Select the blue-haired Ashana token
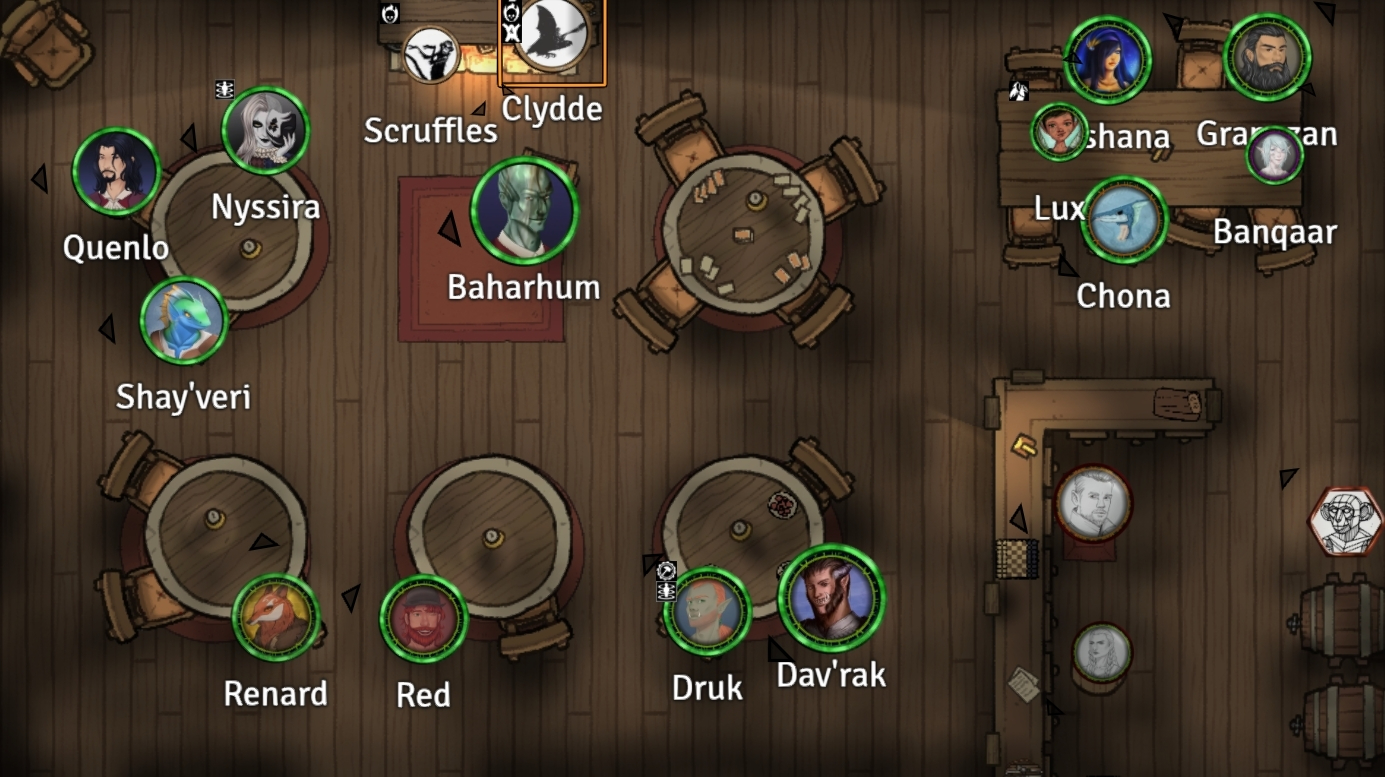 pos(1107,59)
